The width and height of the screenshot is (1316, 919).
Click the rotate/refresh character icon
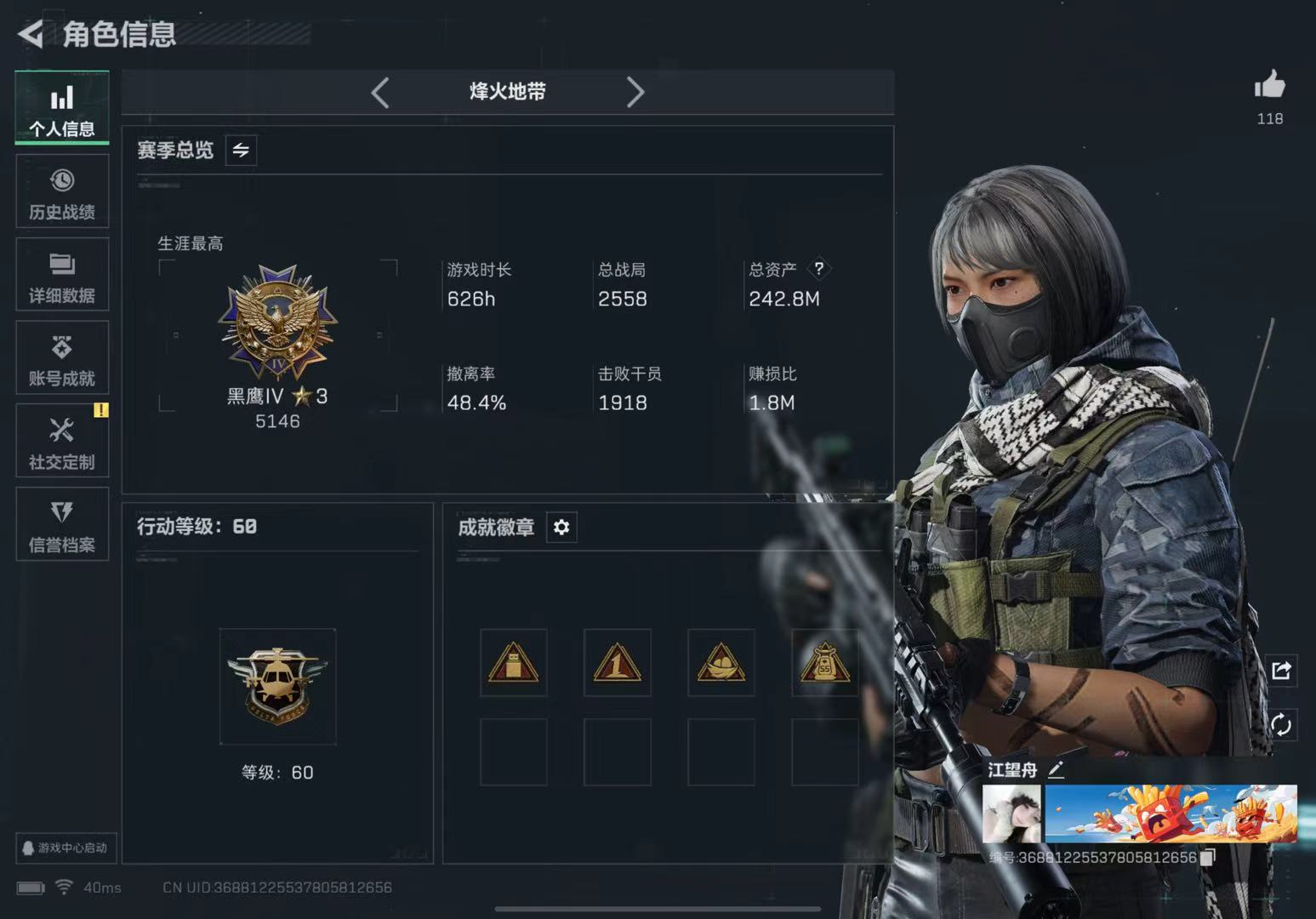[x=1281, y=724]
